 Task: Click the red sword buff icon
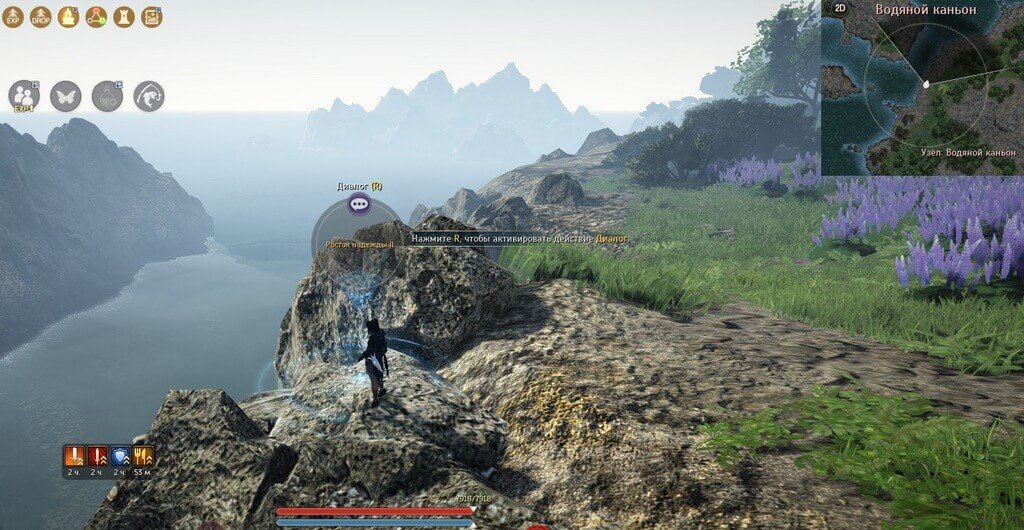(98, 456)
